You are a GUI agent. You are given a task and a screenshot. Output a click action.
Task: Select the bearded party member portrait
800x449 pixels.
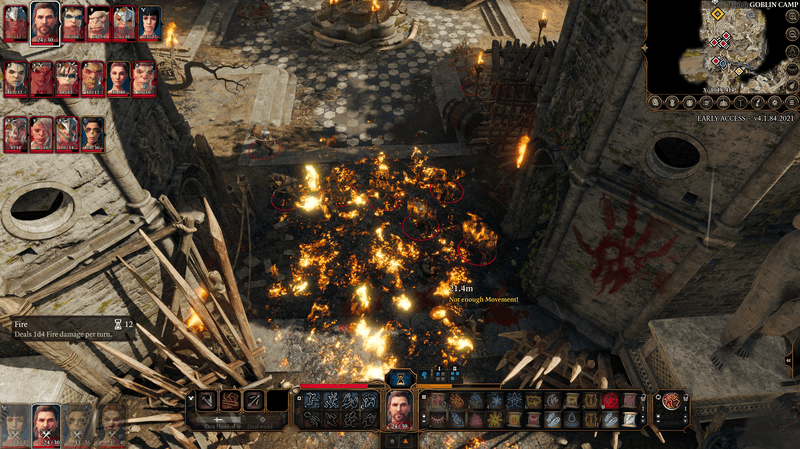45,424
